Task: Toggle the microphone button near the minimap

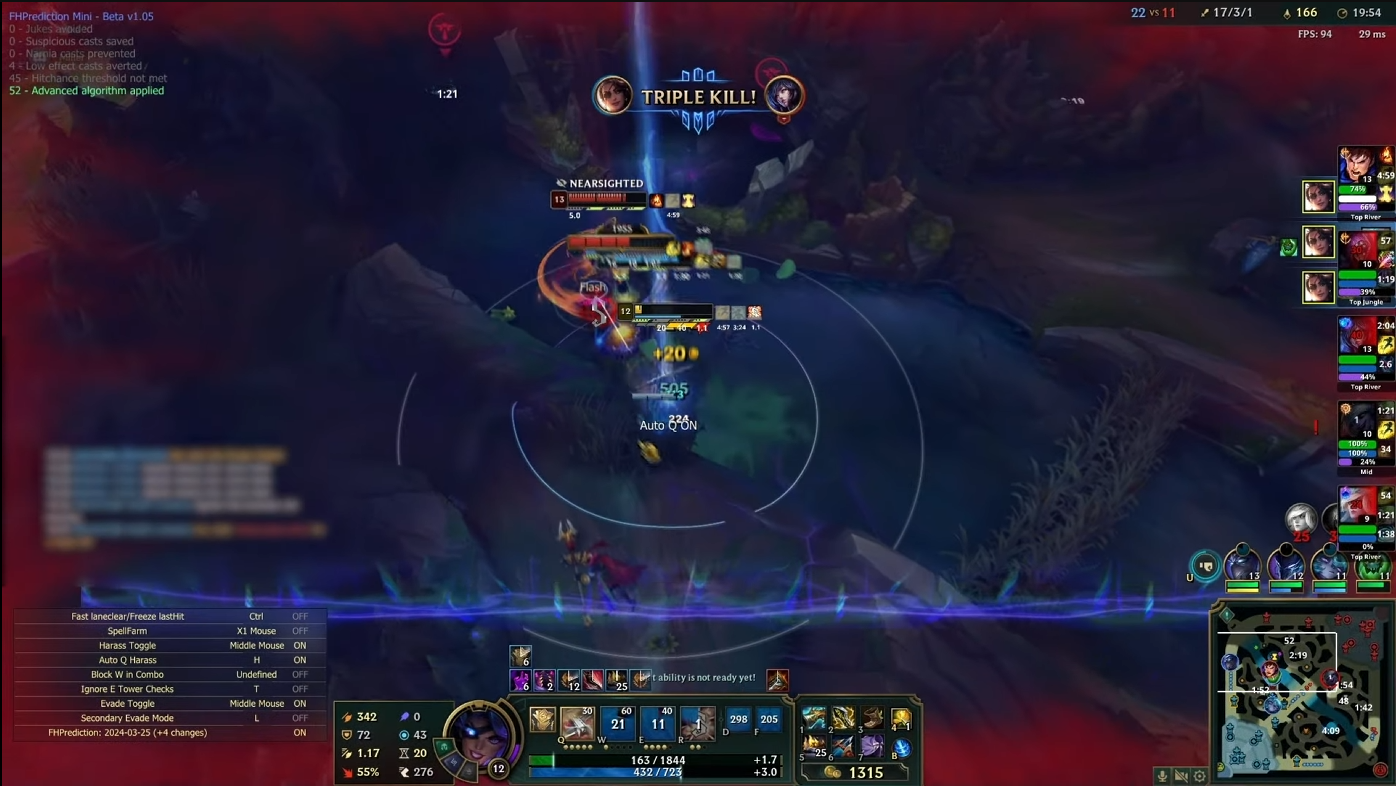Action: point(1162,776)
